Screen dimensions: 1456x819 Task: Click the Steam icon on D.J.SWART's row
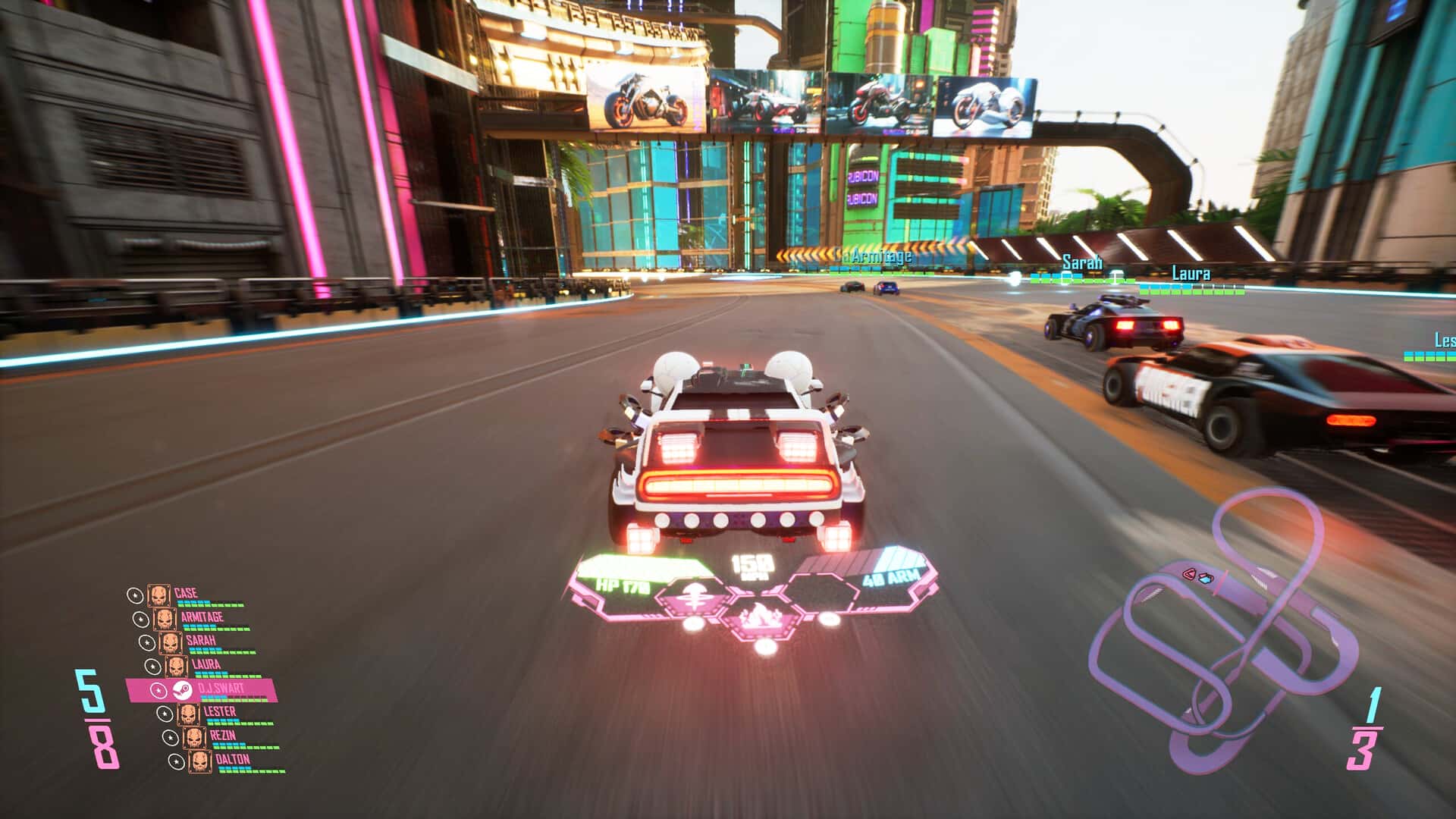[x=181, y=691]
